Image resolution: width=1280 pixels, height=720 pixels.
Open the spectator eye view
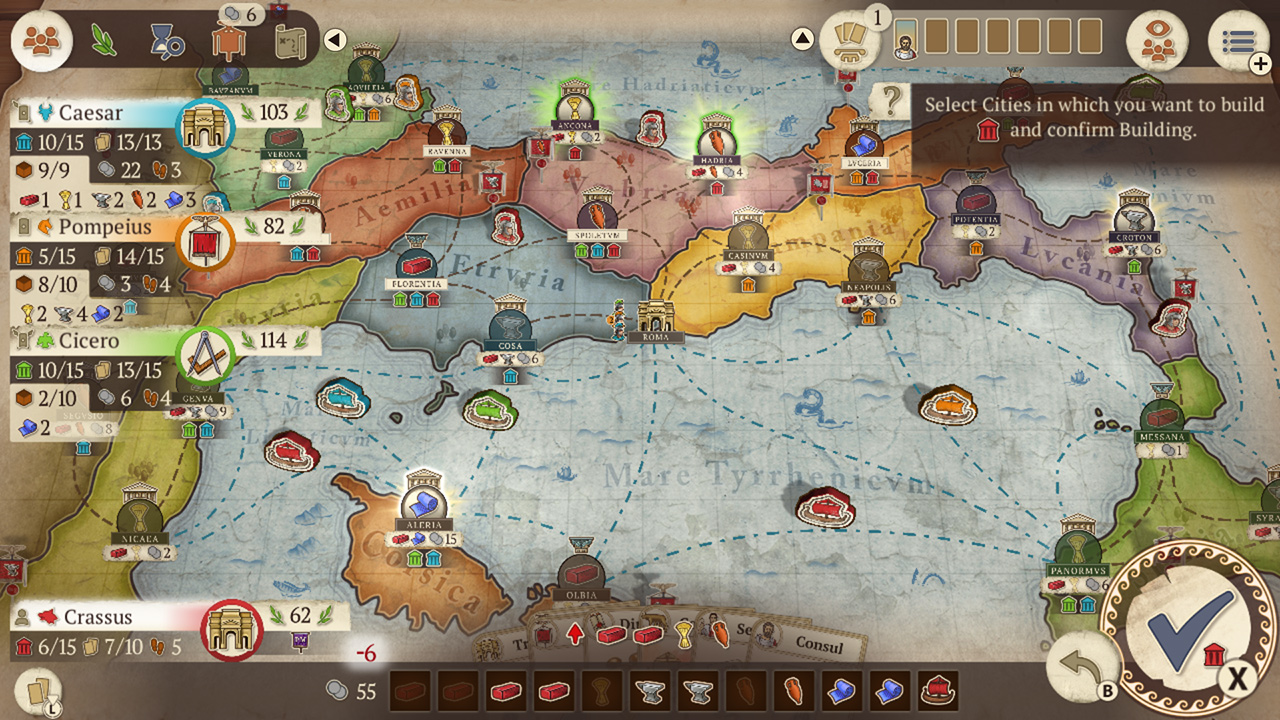pyautogui.click(x=1160, y=42)
